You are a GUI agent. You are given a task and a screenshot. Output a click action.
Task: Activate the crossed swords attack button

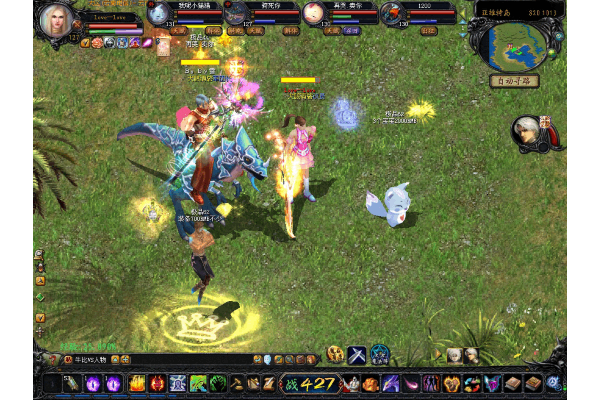357,354
